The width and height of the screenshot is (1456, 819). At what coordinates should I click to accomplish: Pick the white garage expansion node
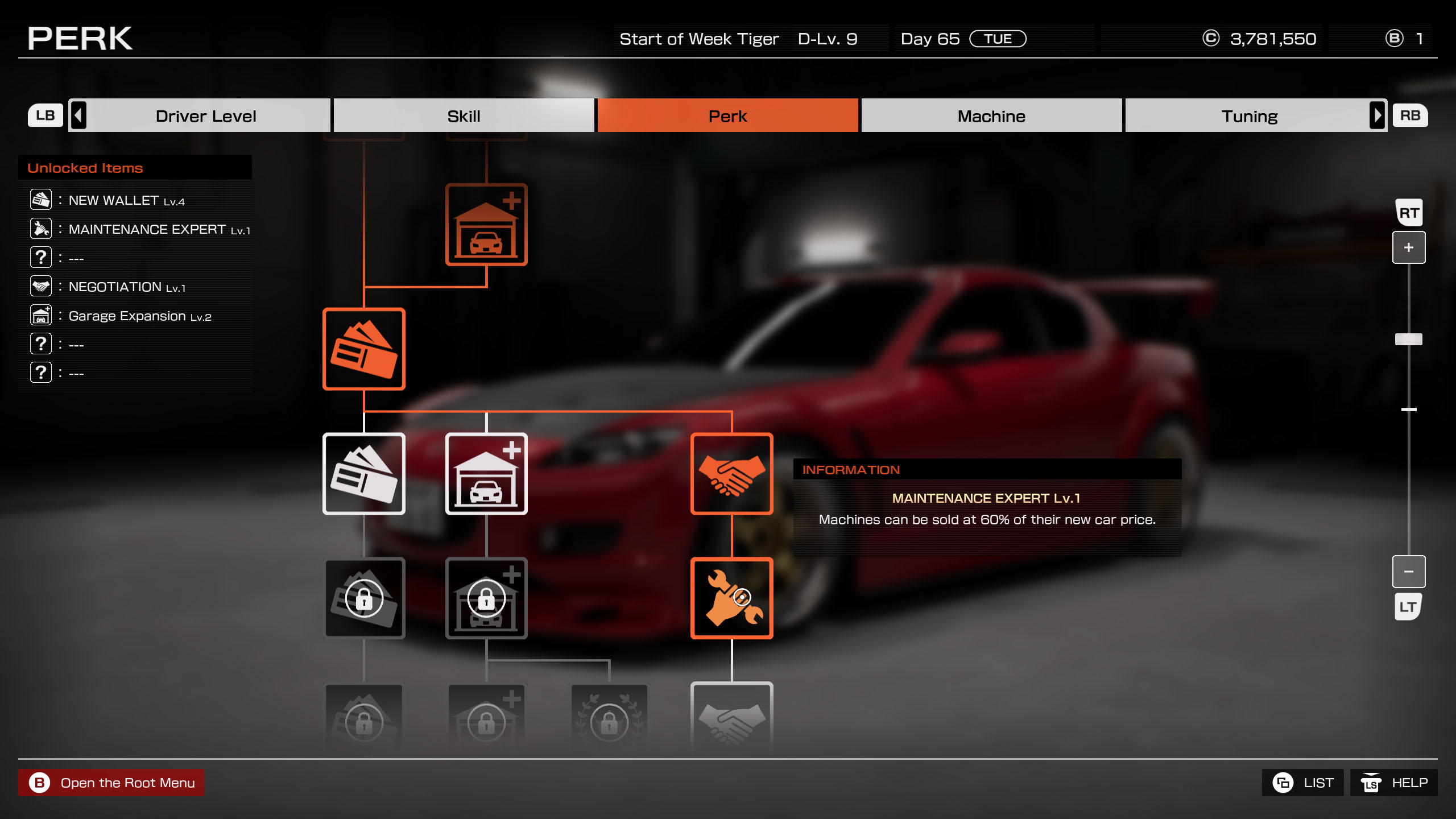coord(486,474)
